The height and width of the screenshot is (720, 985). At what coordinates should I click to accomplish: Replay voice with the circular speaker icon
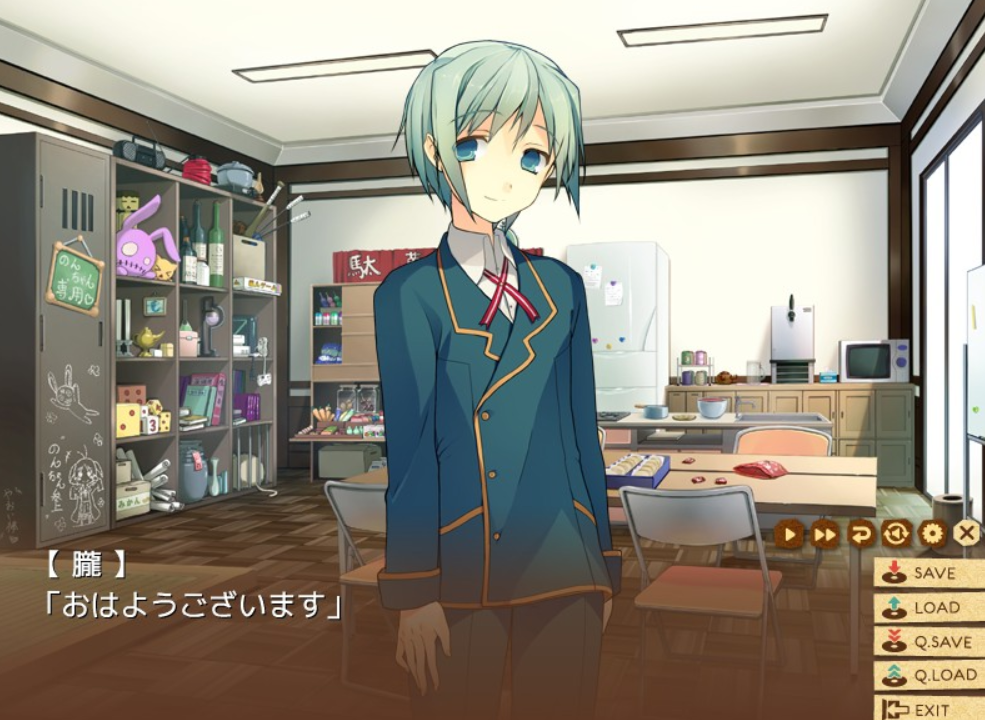[896, 534]
